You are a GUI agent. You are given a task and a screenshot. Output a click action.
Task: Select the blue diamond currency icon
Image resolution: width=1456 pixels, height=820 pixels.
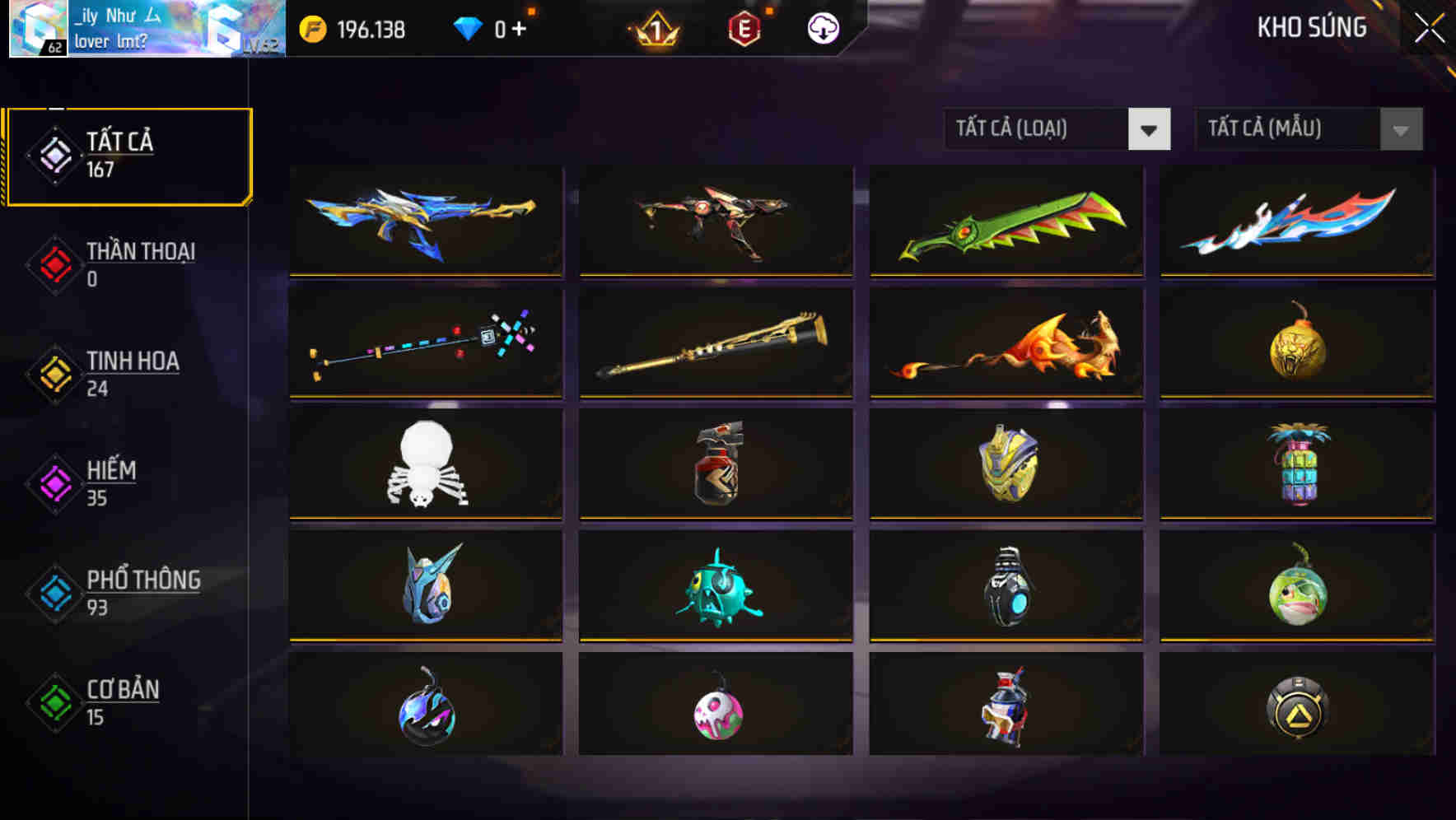click(x=468, y=28)
